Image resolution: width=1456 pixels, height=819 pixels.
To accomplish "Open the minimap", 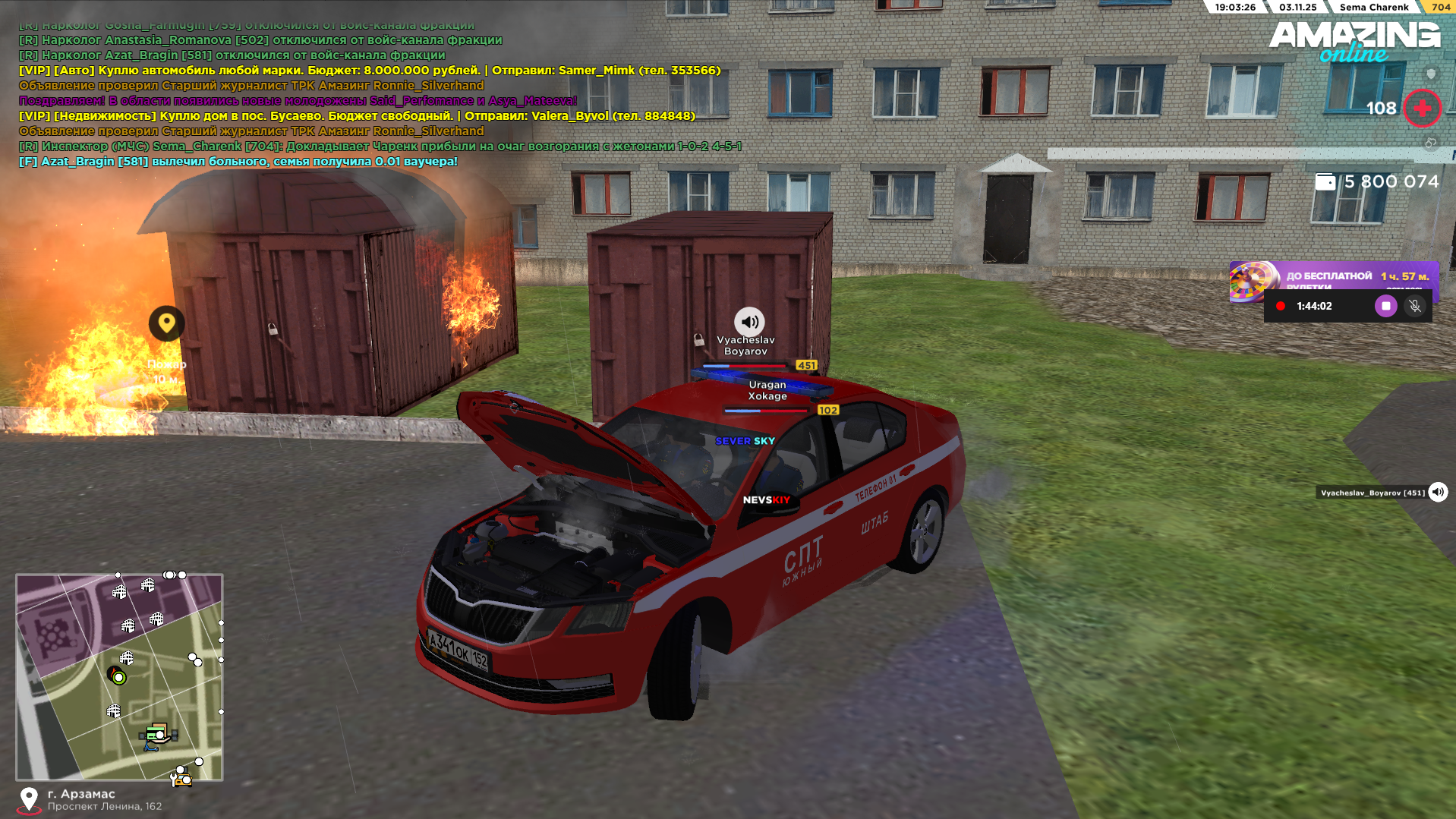I will pos(119,676).
